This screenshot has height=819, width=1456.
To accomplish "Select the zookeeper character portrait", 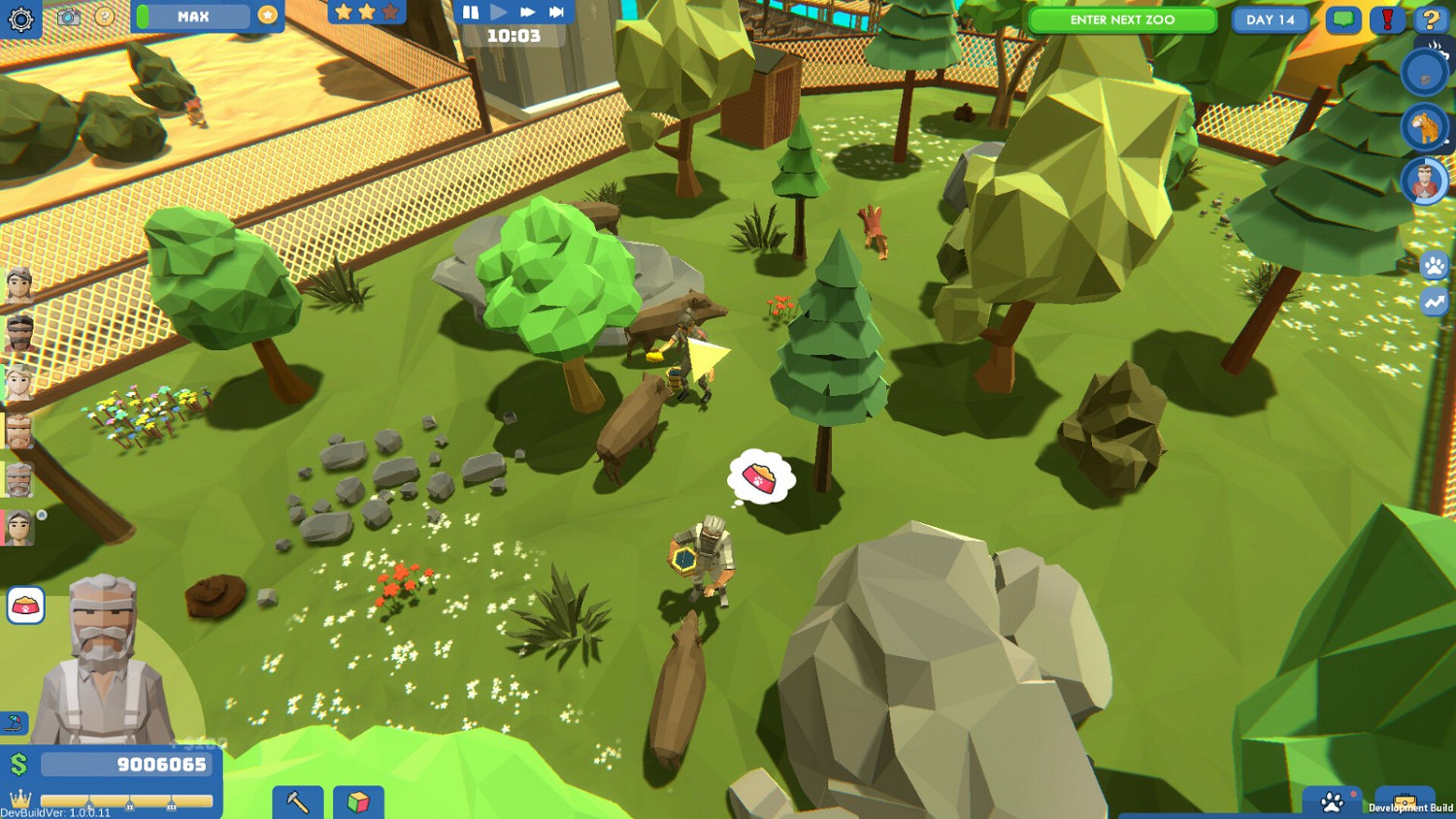I will click(x=1425, y=180).
